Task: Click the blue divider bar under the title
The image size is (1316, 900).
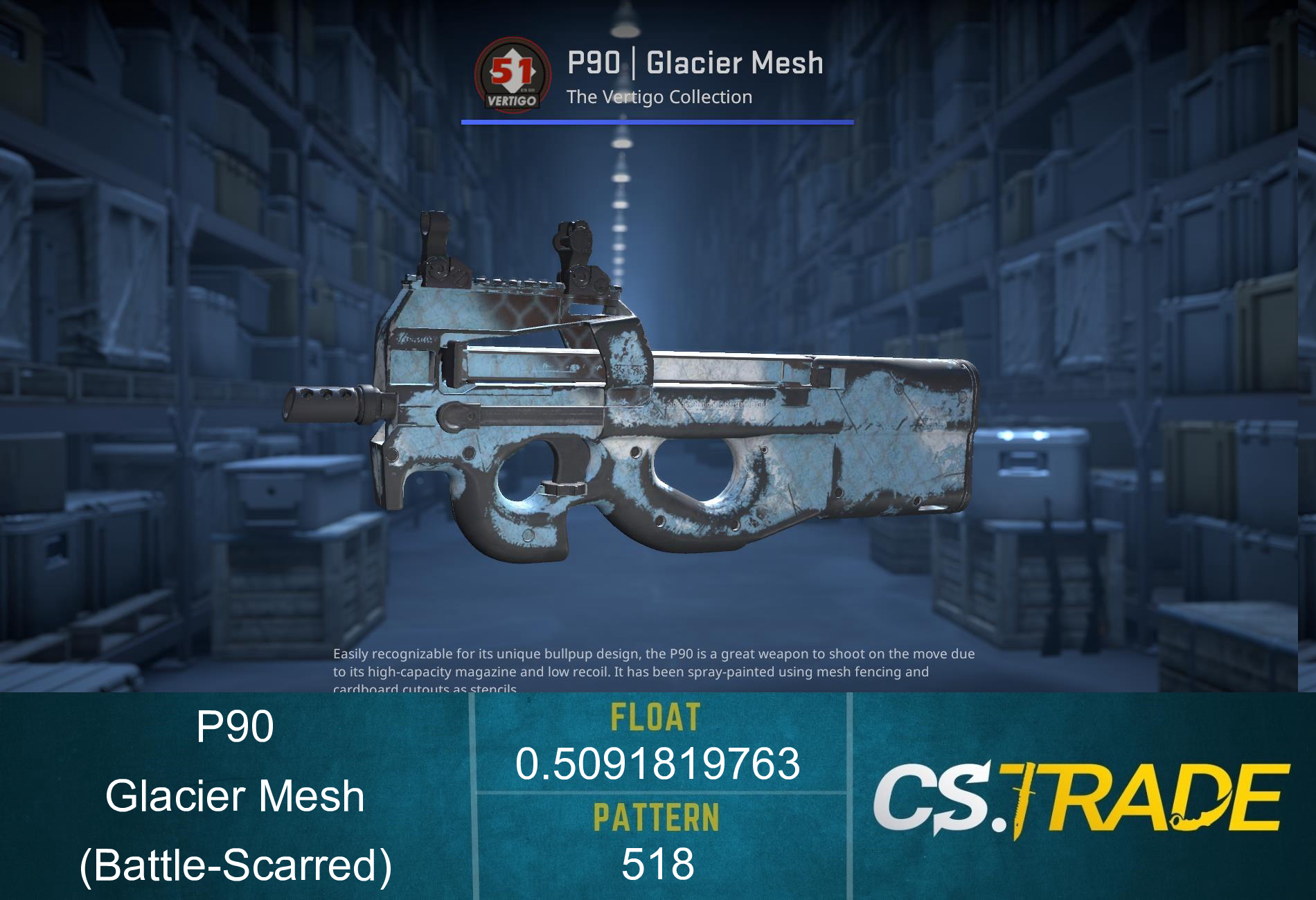Action: tap(657, 122)
